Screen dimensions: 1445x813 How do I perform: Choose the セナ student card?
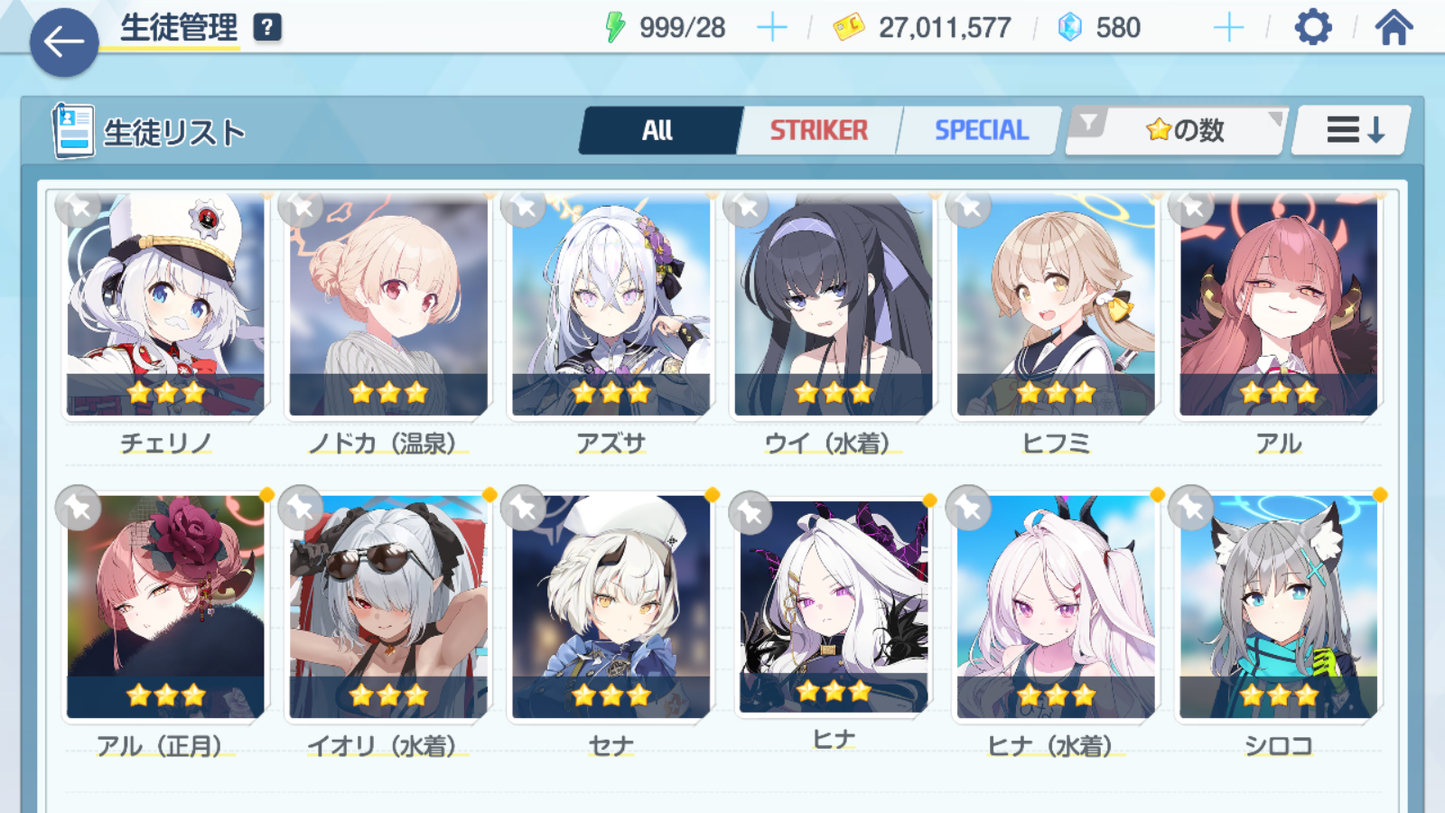(x=611, y=607)
